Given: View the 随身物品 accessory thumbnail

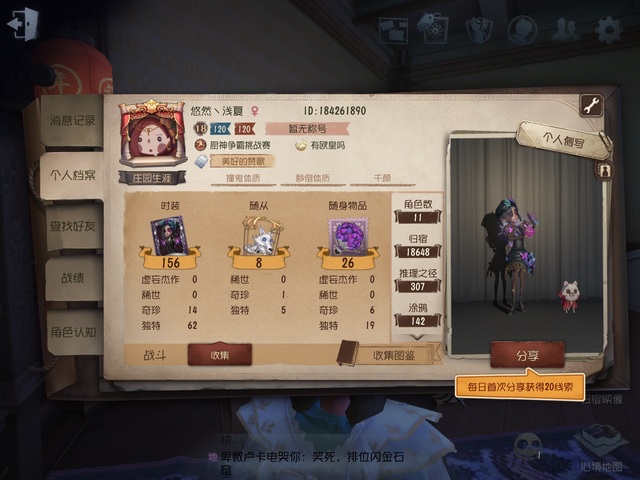Looking at the screenshot, I should [x=347, y=236].
